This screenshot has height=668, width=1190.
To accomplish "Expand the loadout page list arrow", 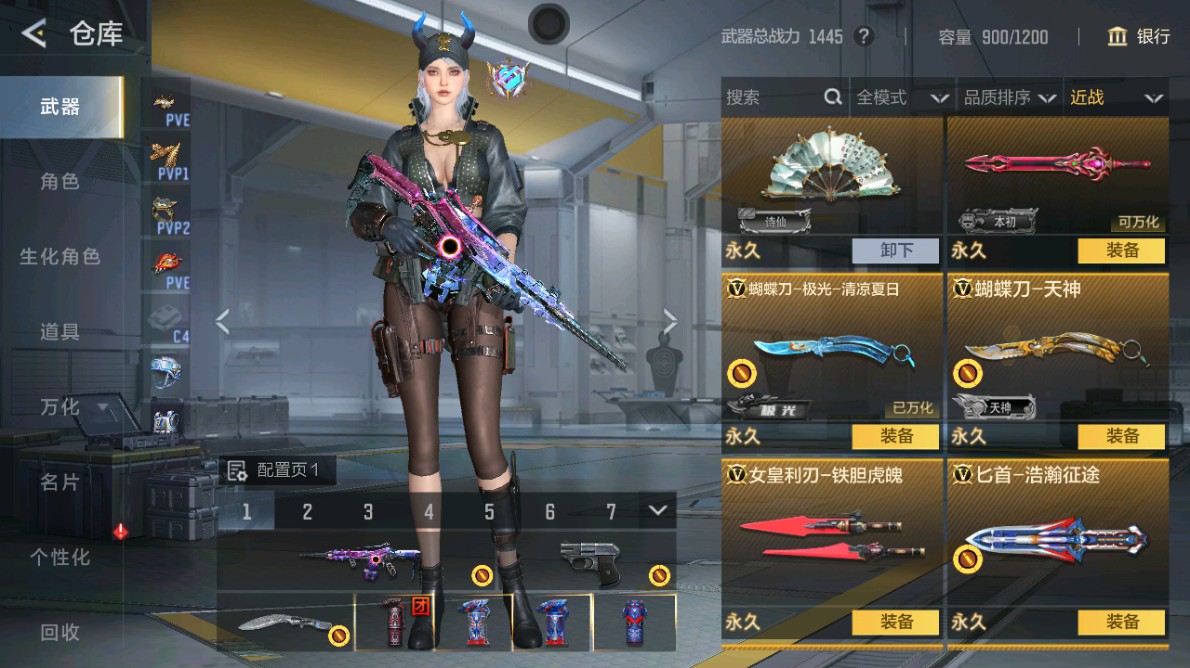I will tap(657, 510).
